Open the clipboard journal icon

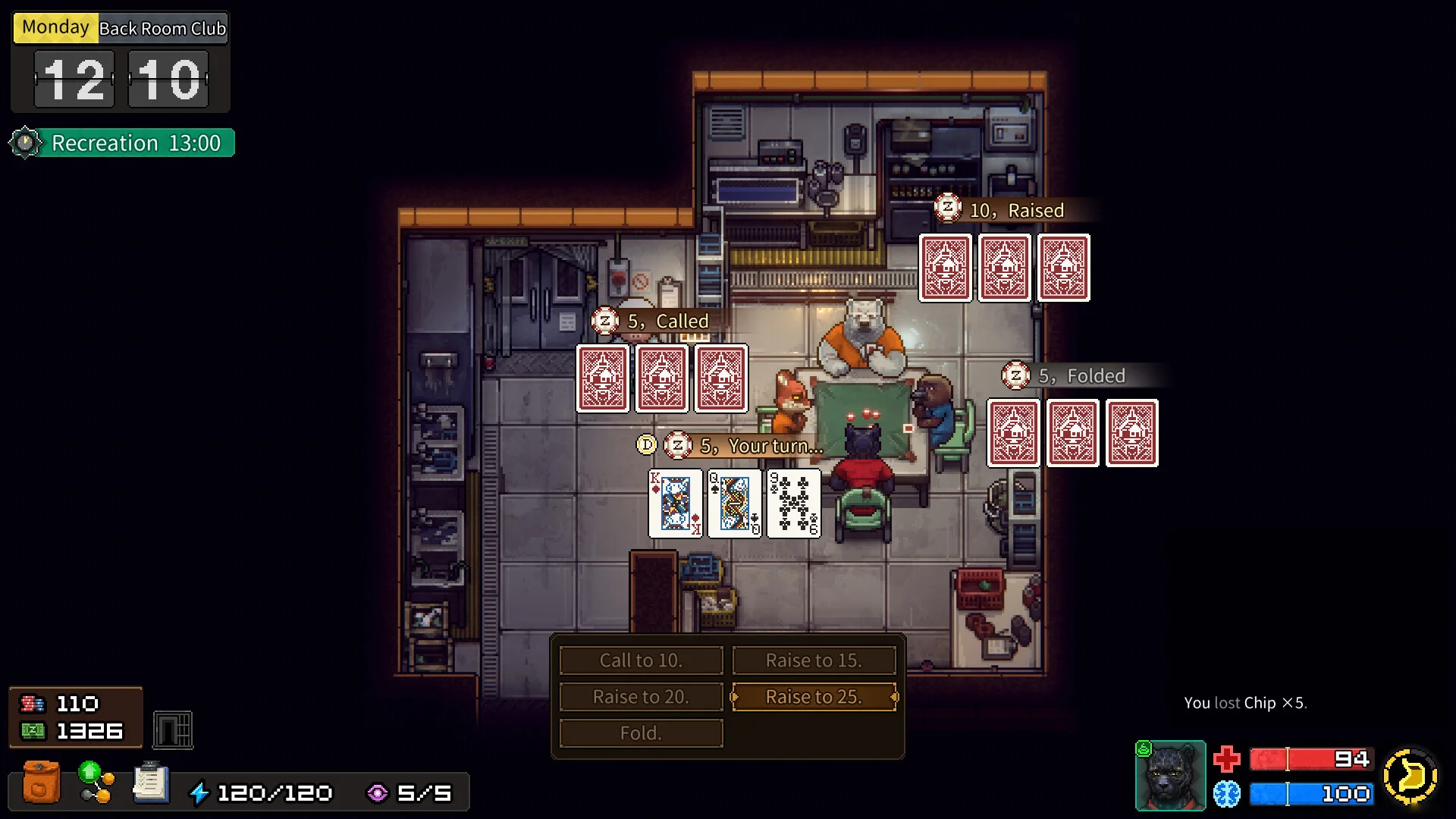151,782
